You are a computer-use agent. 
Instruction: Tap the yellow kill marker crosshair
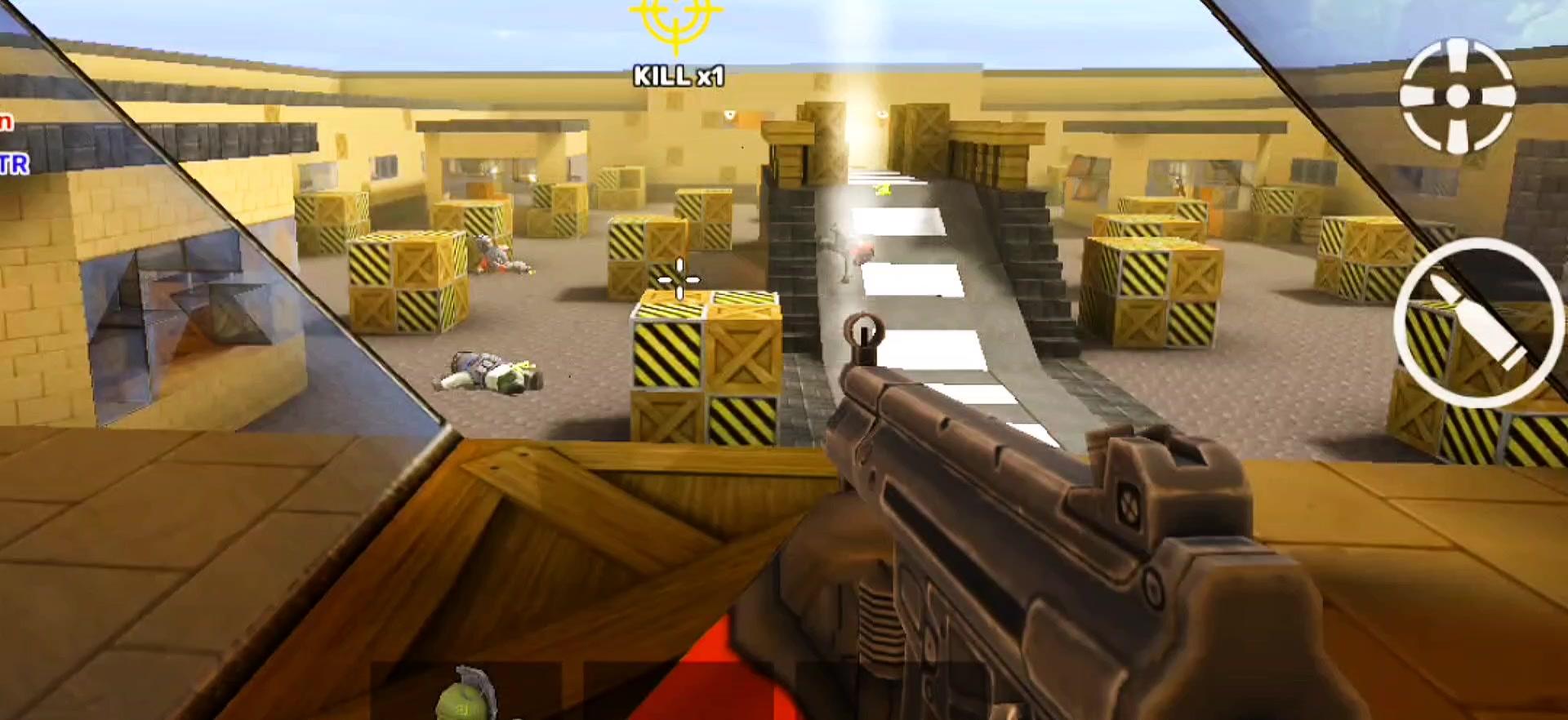pyautogui.click(x=675, y=23)
